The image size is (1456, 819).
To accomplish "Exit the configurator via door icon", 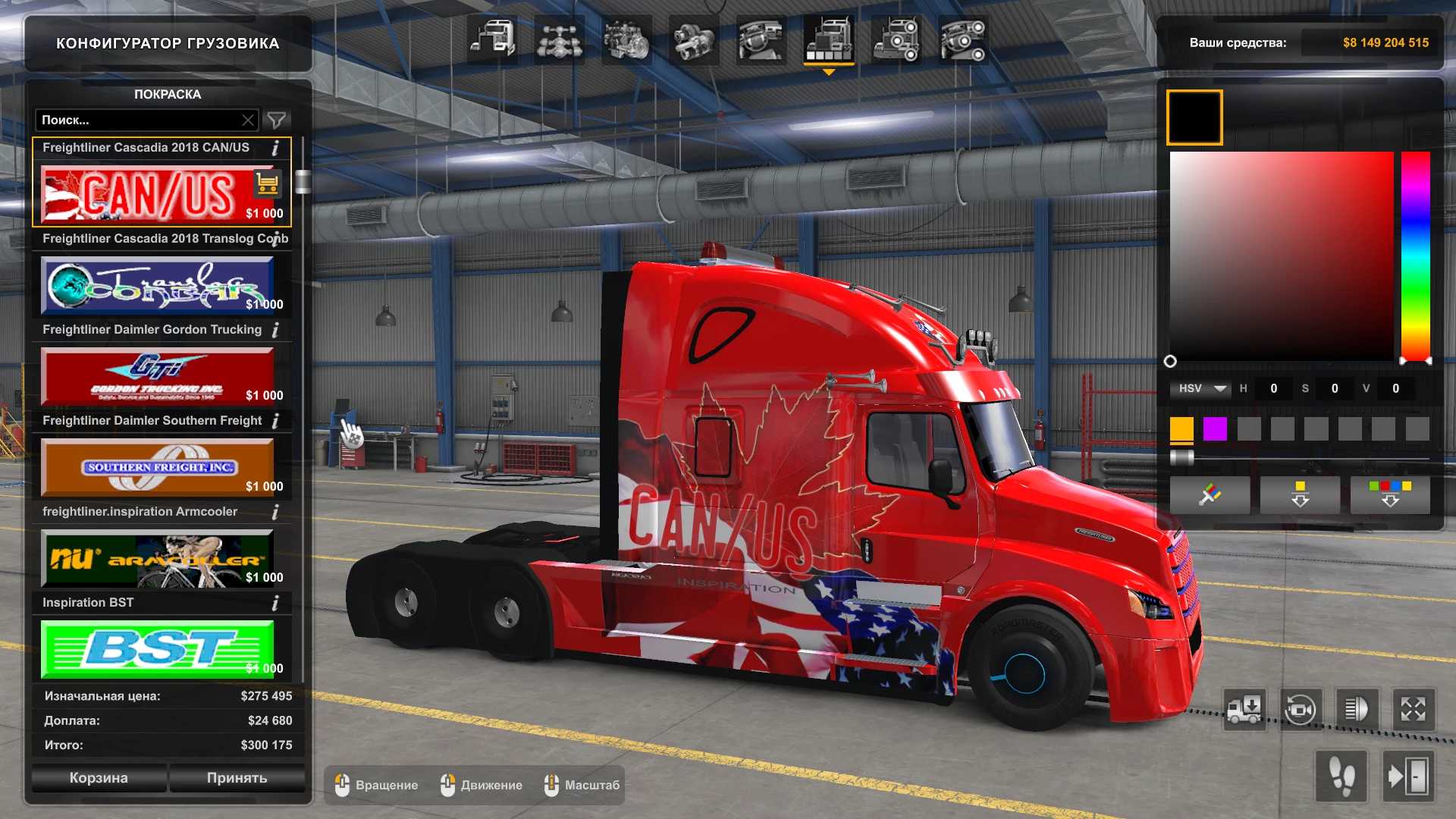I will click(x=1408, y=777).
